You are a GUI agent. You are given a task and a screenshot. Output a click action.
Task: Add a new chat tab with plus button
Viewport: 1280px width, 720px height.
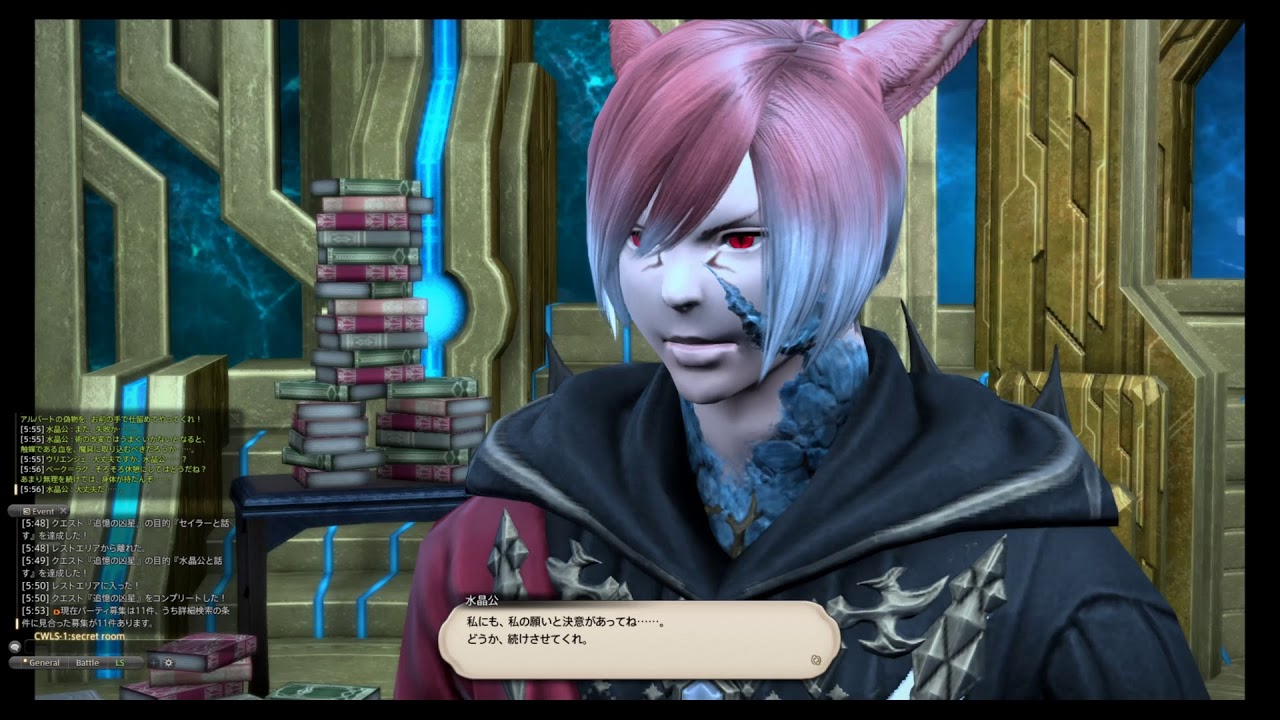coord(153,662)
